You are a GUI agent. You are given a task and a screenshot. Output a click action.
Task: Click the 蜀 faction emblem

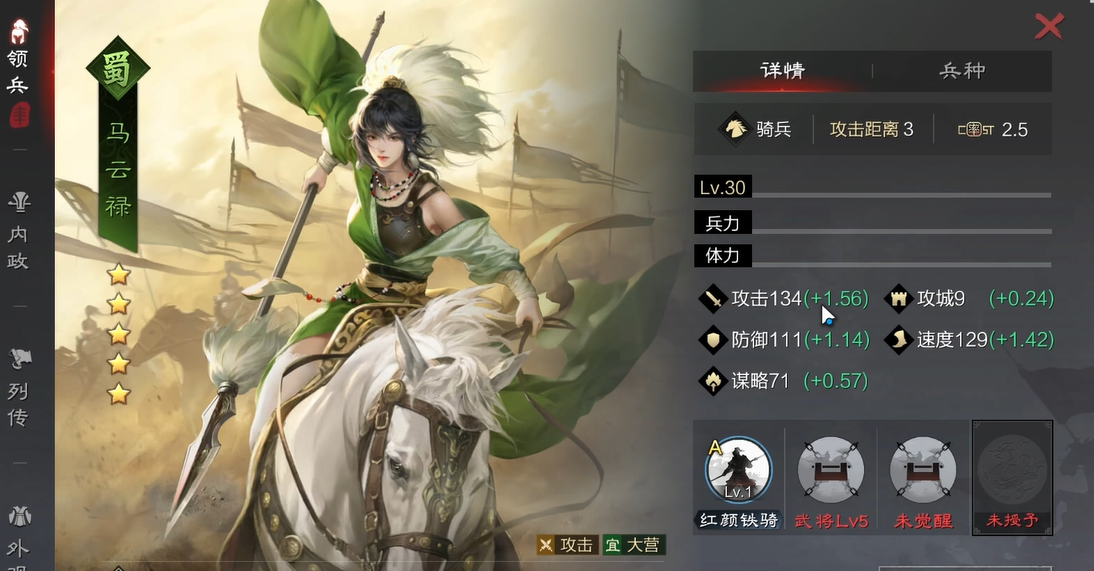coord(118,70)
